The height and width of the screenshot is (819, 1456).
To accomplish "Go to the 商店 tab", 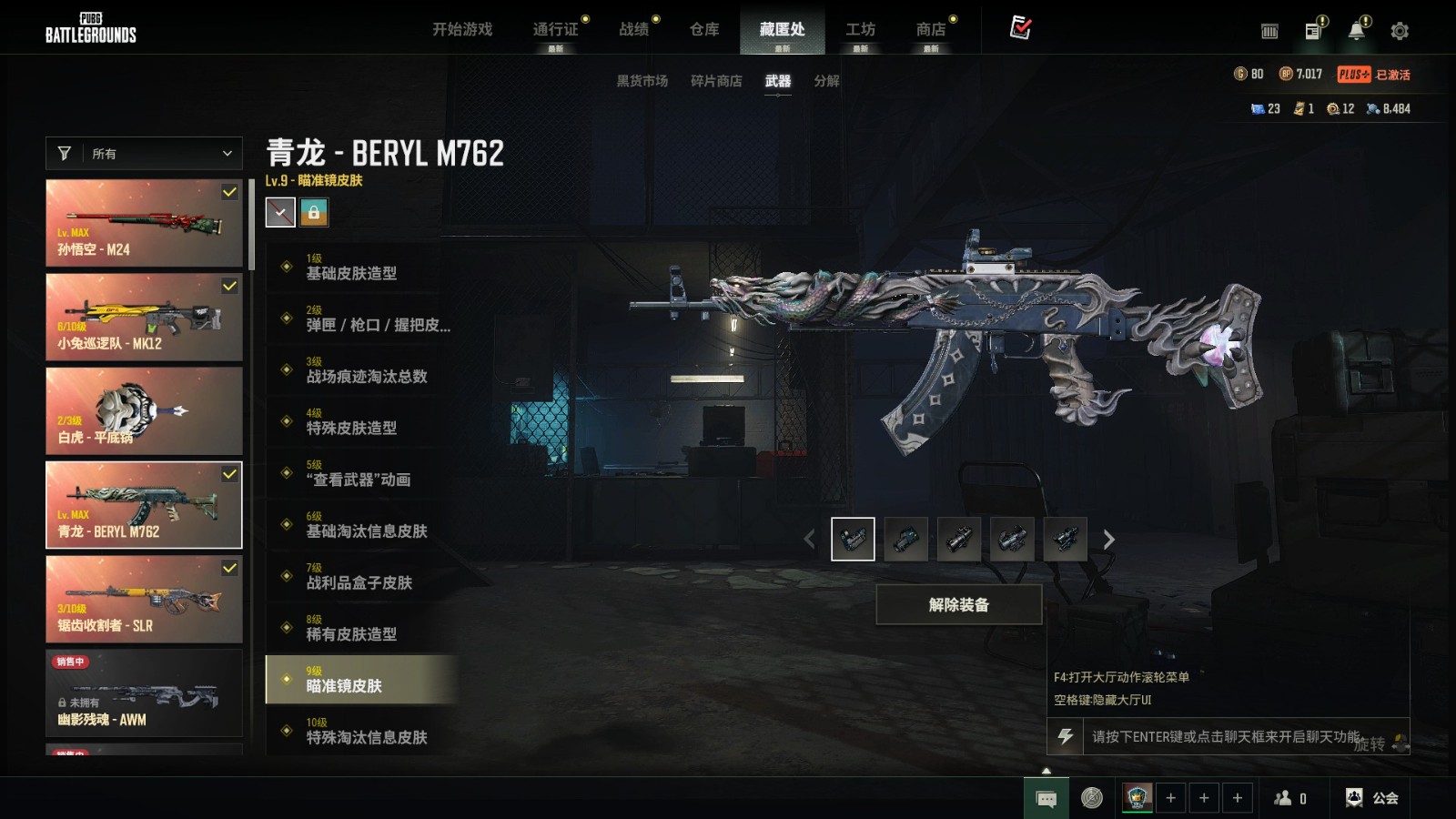I will [x=930, y=29].
